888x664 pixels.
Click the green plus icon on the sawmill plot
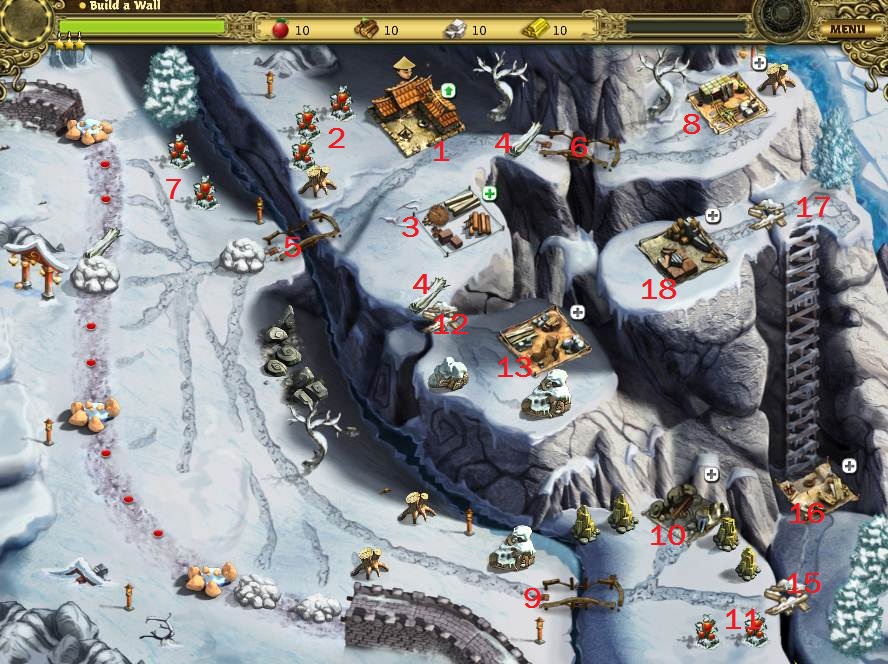[x=490, y=193]
